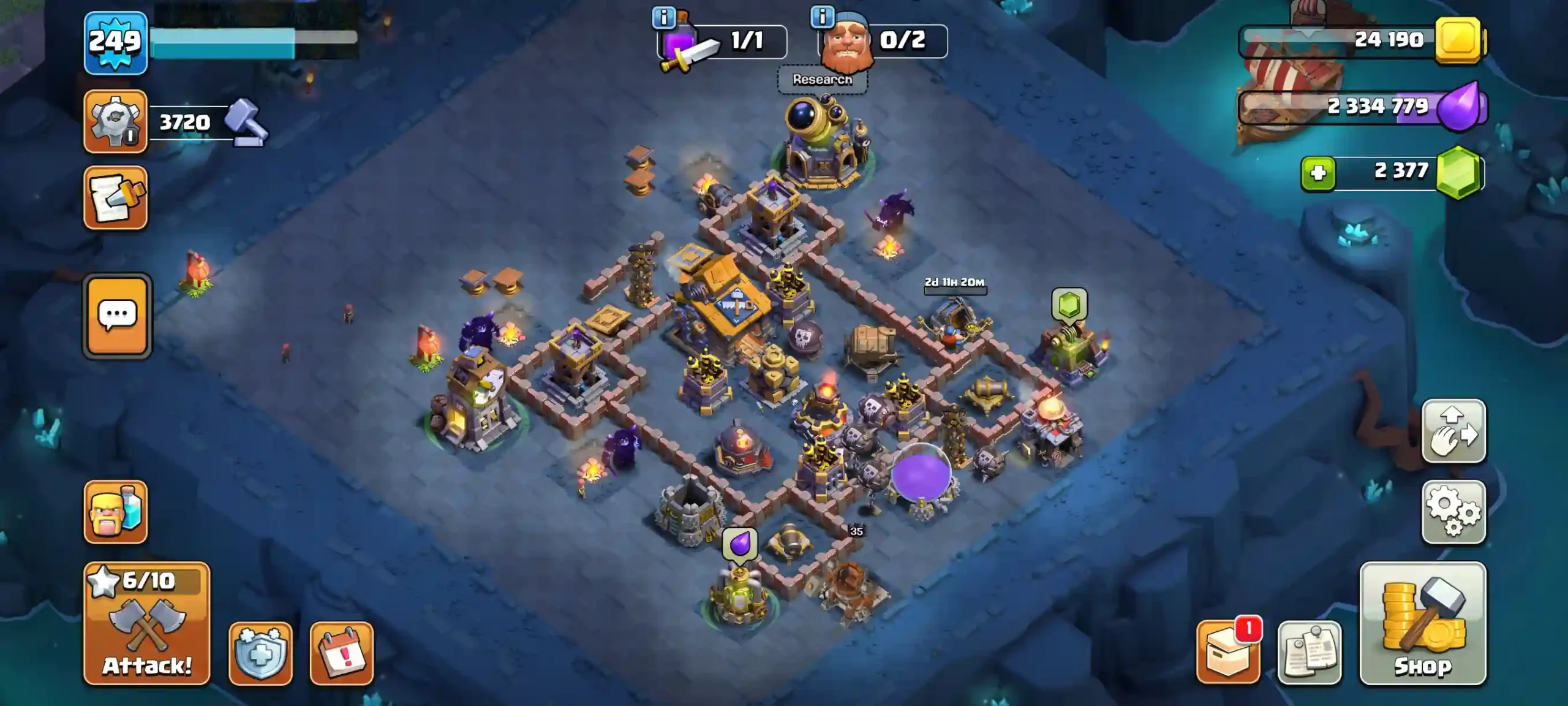1568x706 pixels.
Task: Open the gear-shaped Builder Base icon
Action: [115, 121]
